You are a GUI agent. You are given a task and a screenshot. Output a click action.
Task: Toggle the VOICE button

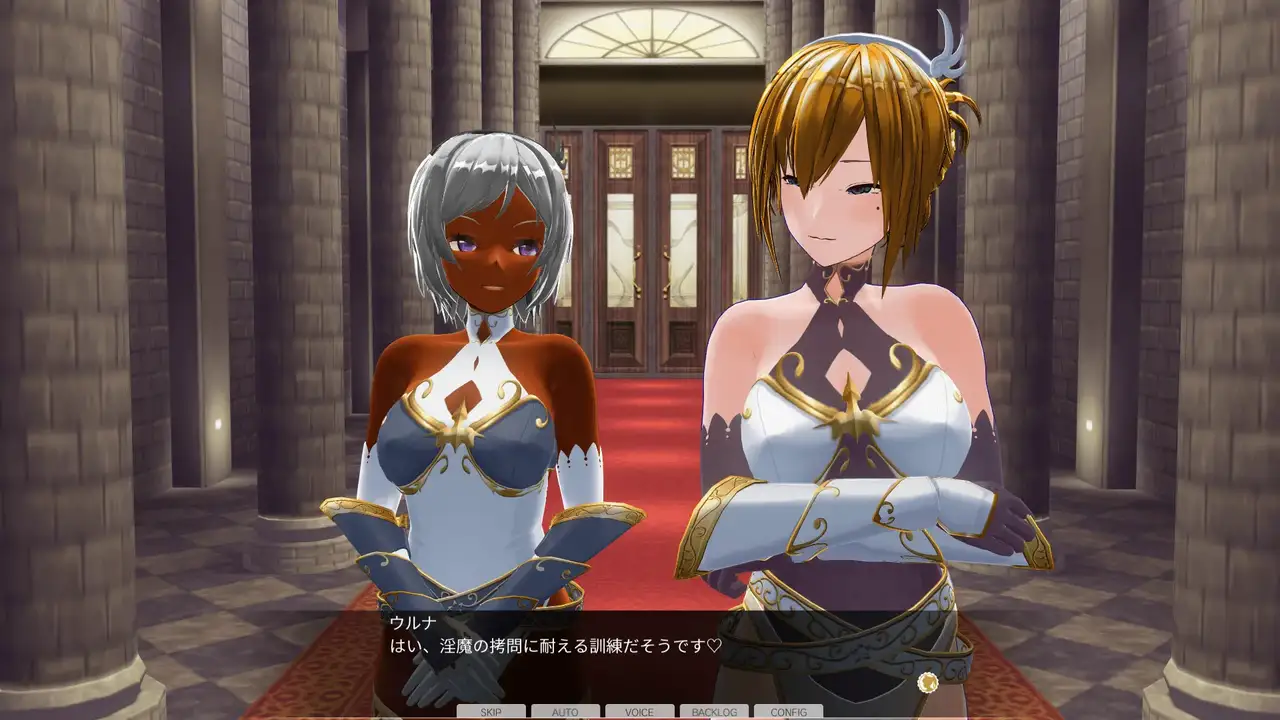coord(639,712)
